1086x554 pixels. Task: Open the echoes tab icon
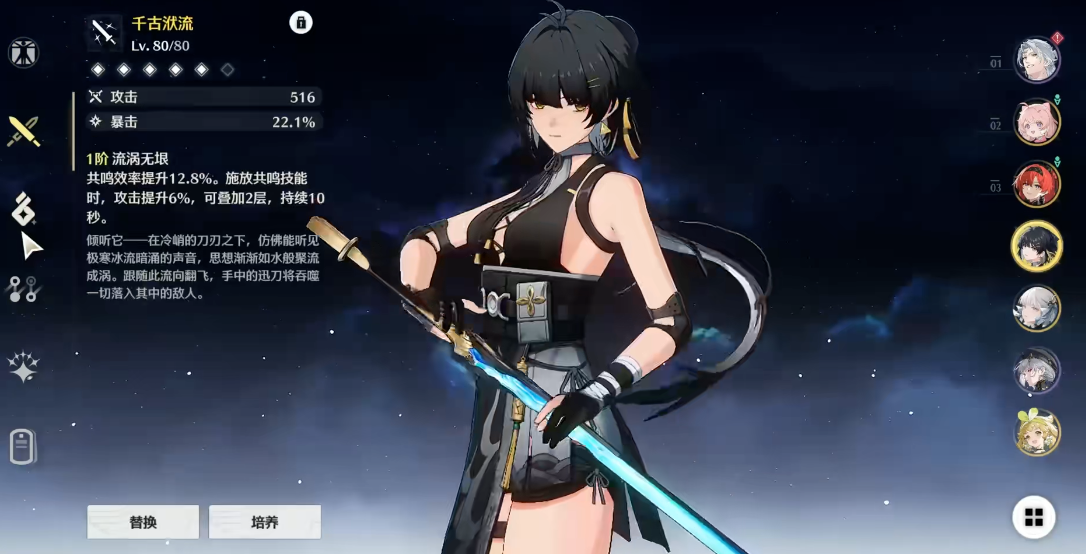click(23, 209)
